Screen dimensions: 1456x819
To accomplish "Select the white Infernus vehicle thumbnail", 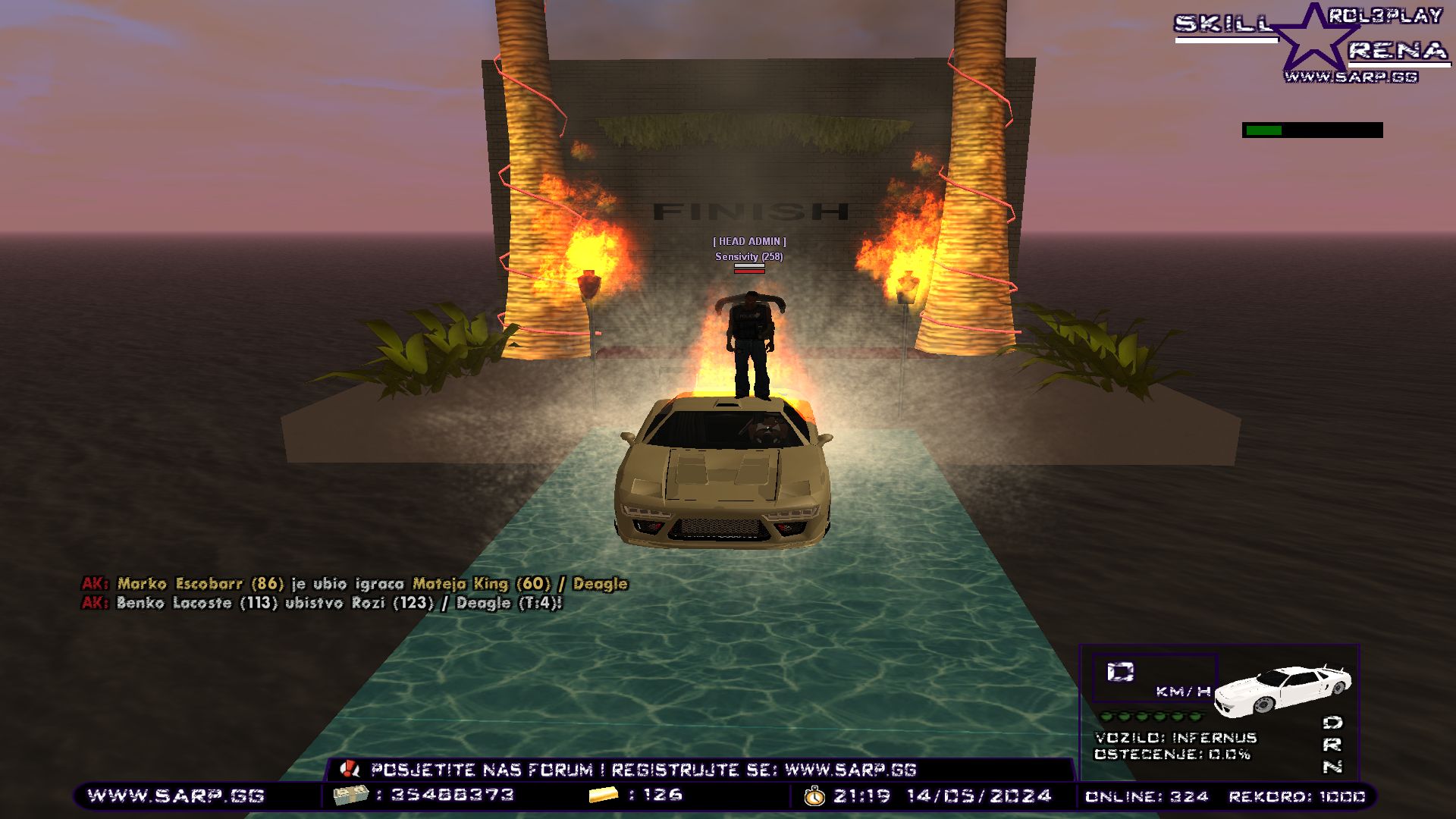I will coord(1282,689).
